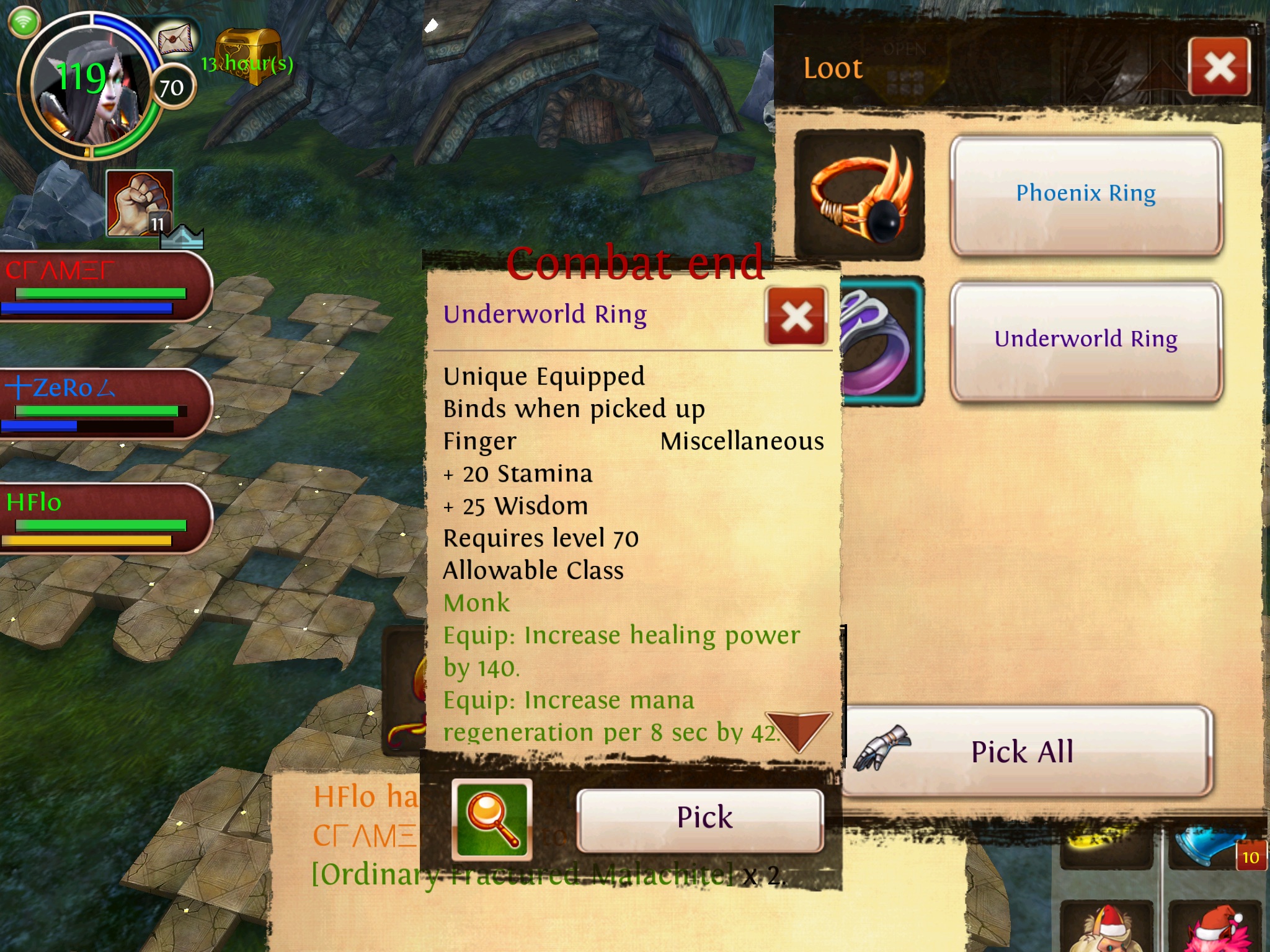Screen dimensions: 1270x952
Task: Tap the green Wi-Fi connection indicator
Action: pos(24,23)
